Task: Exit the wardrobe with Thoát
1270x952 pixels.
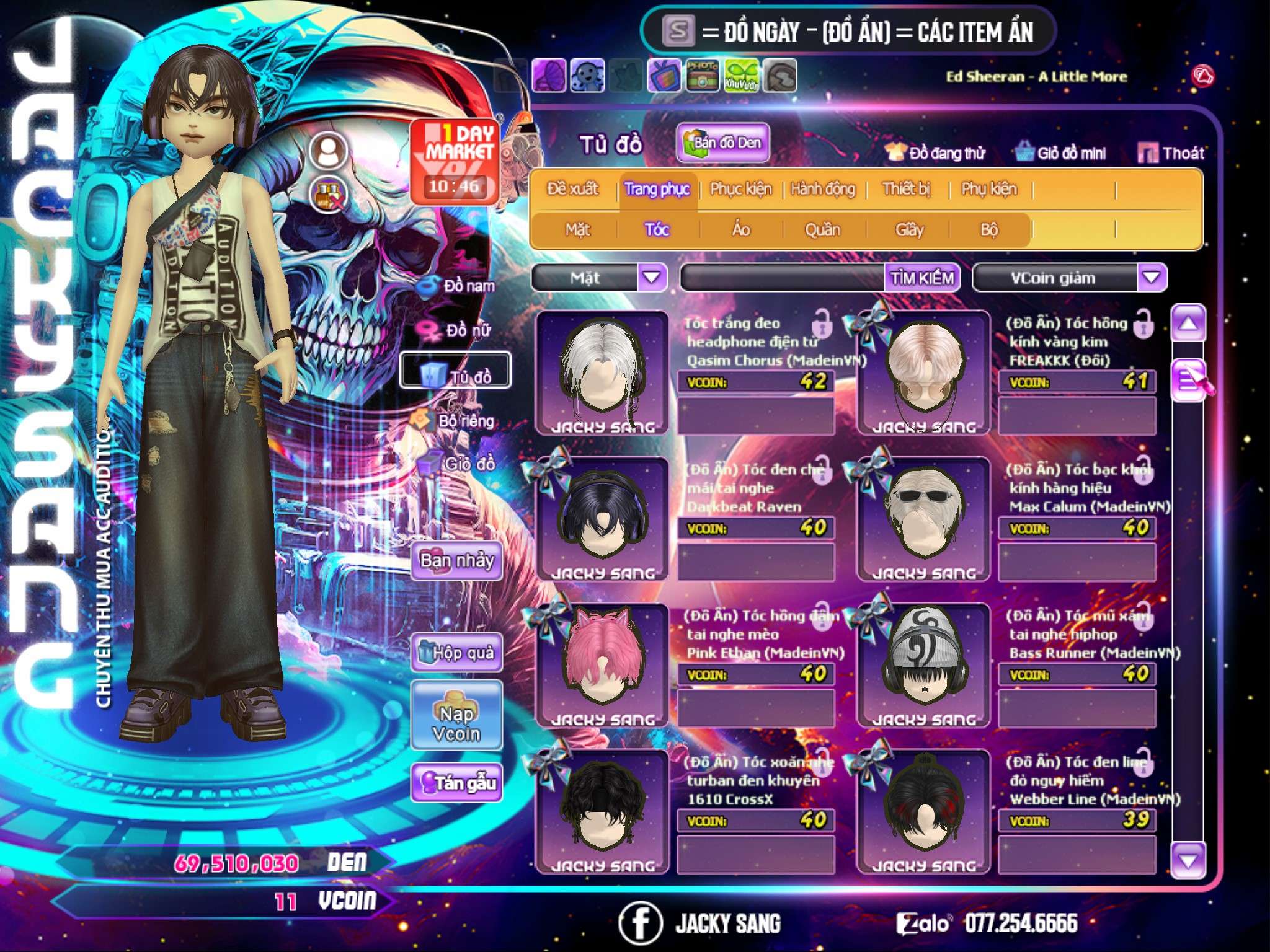Action: [x=1171, y=152]
